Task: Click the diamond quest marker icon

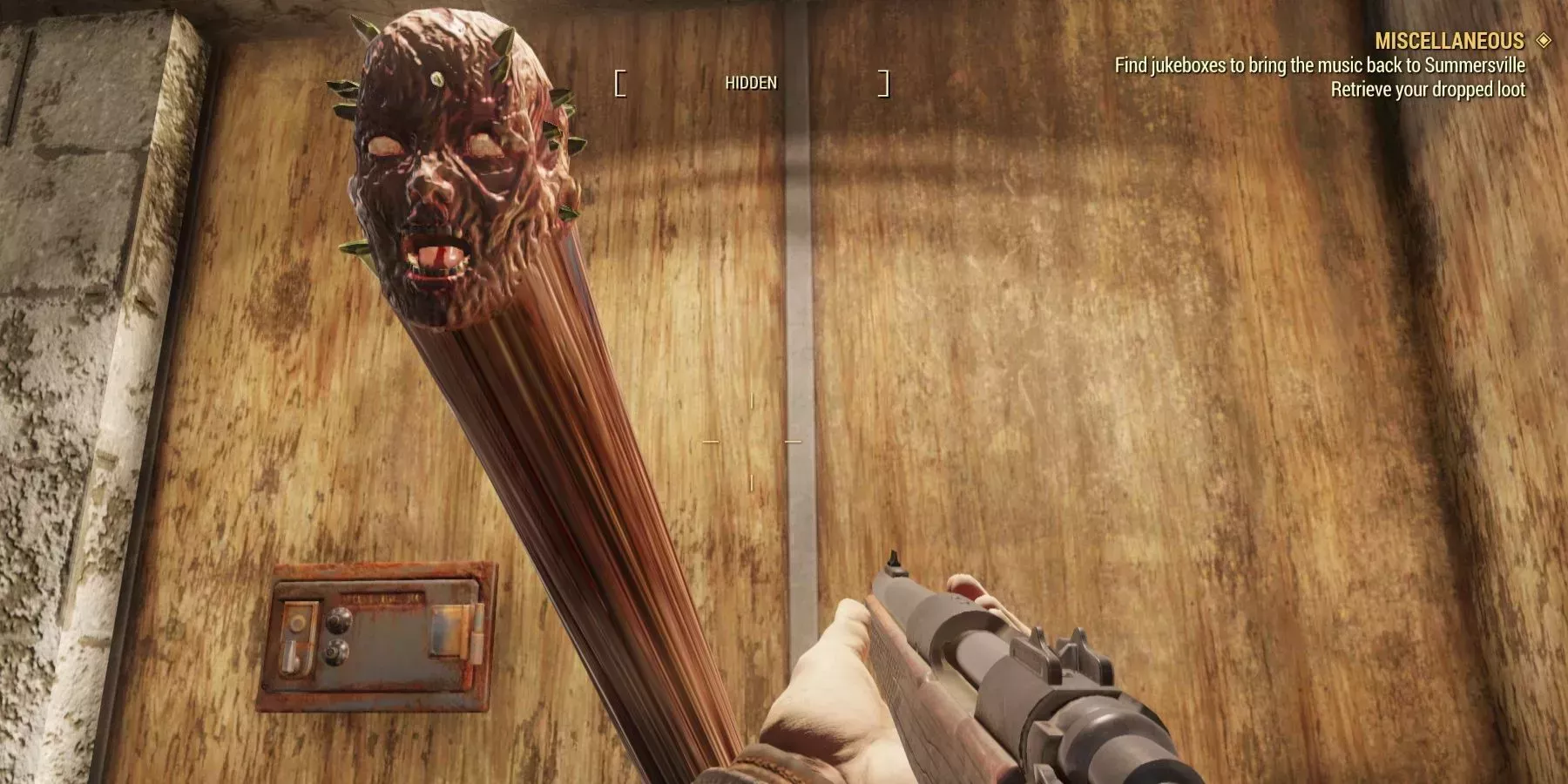Action: point(1544,40)
